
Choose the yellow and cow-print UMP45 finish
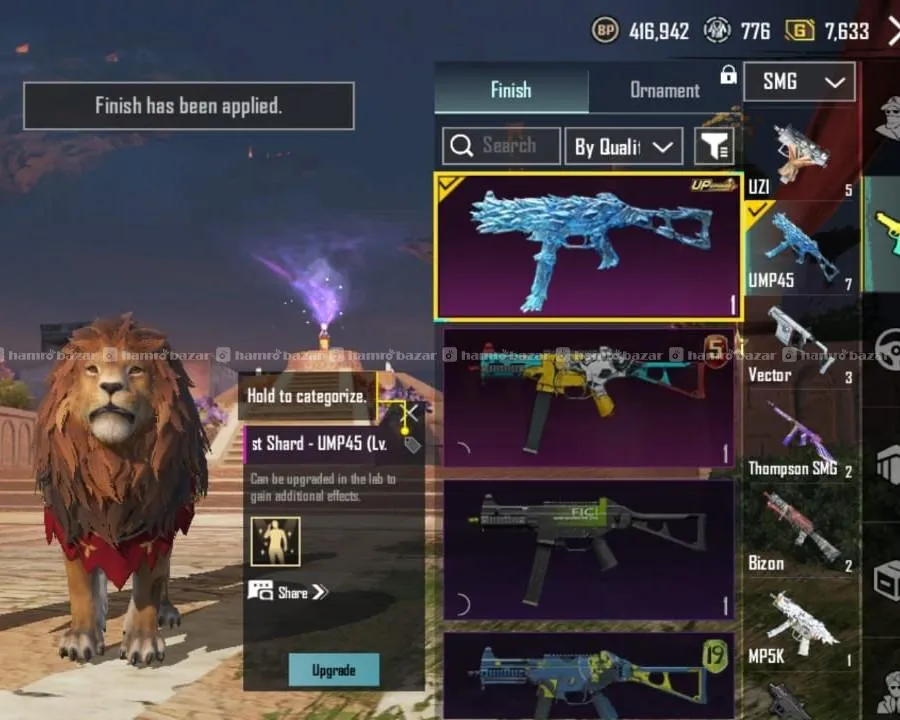coord(588,397)
